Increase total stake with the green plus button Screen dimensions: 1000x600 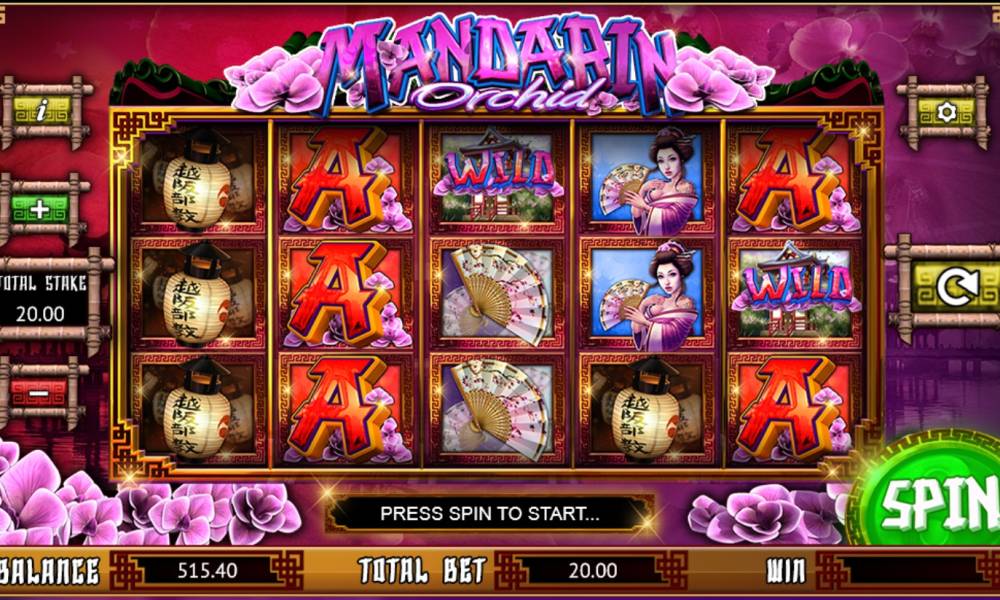click(x=38, y=210)
